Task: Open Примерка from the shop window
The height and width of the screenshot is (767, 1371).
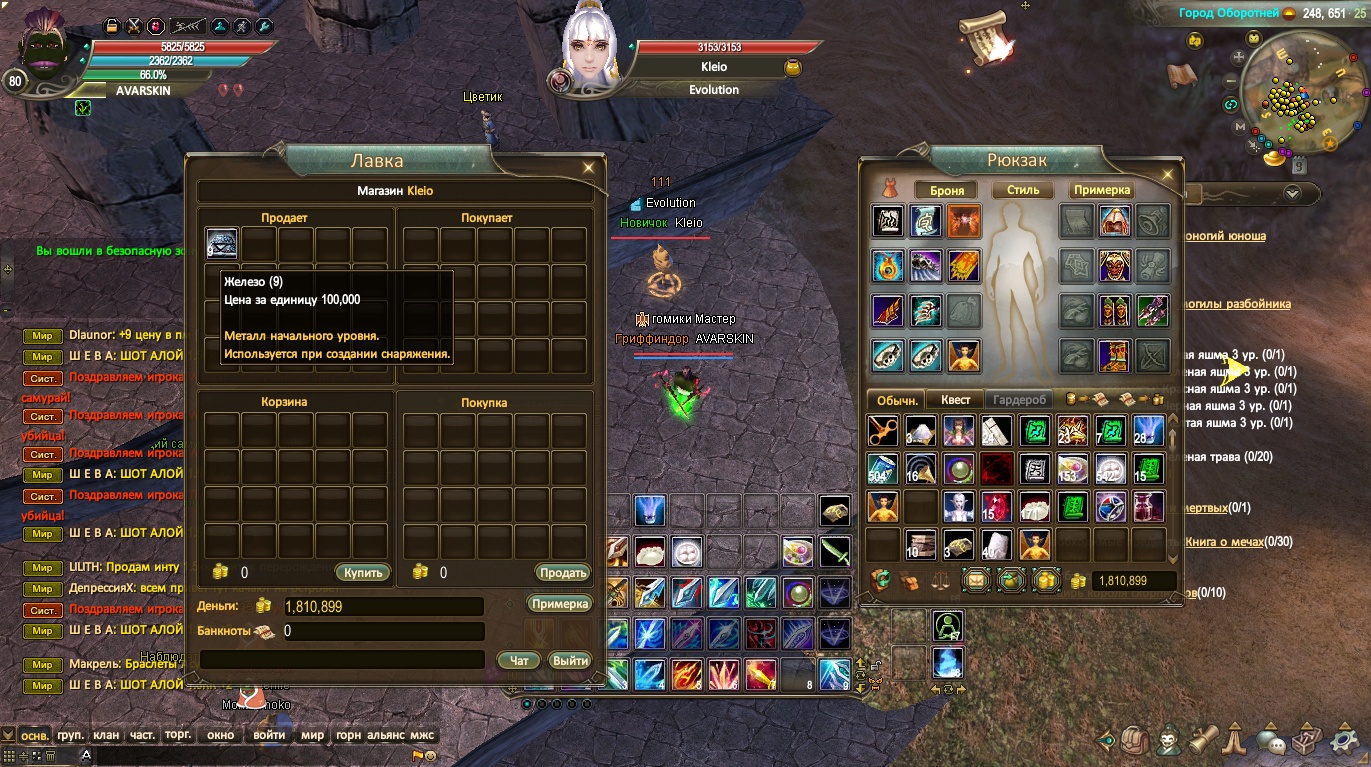Action: pos(560,604)
